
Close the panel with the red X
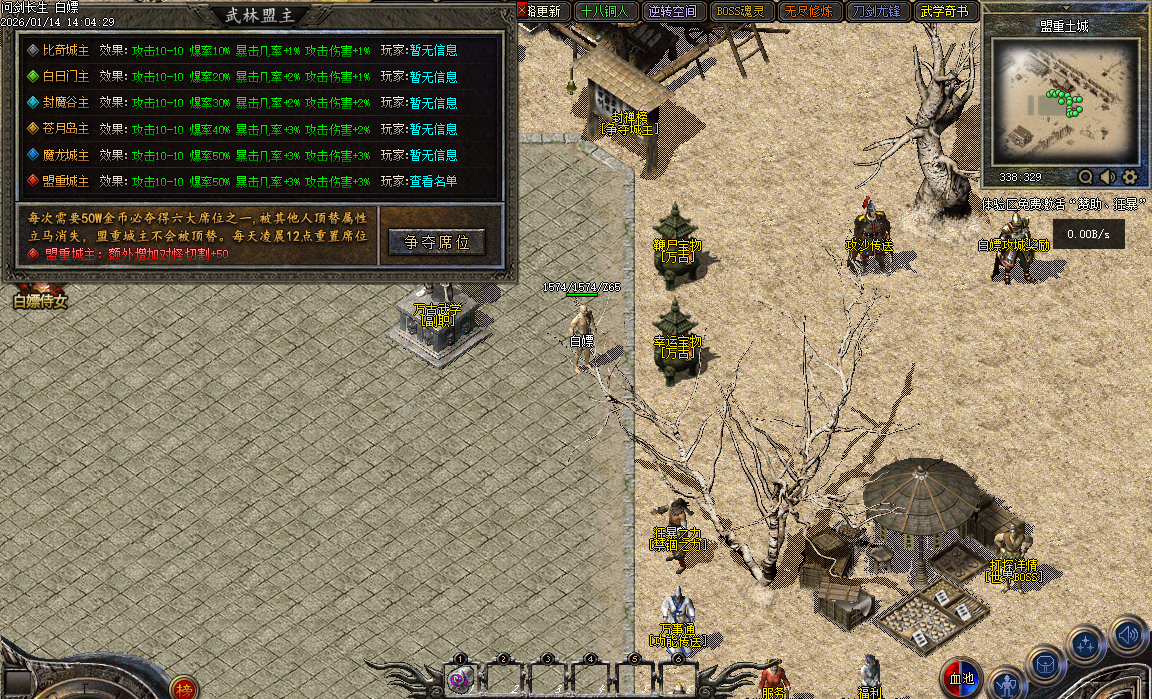point(522,9)
